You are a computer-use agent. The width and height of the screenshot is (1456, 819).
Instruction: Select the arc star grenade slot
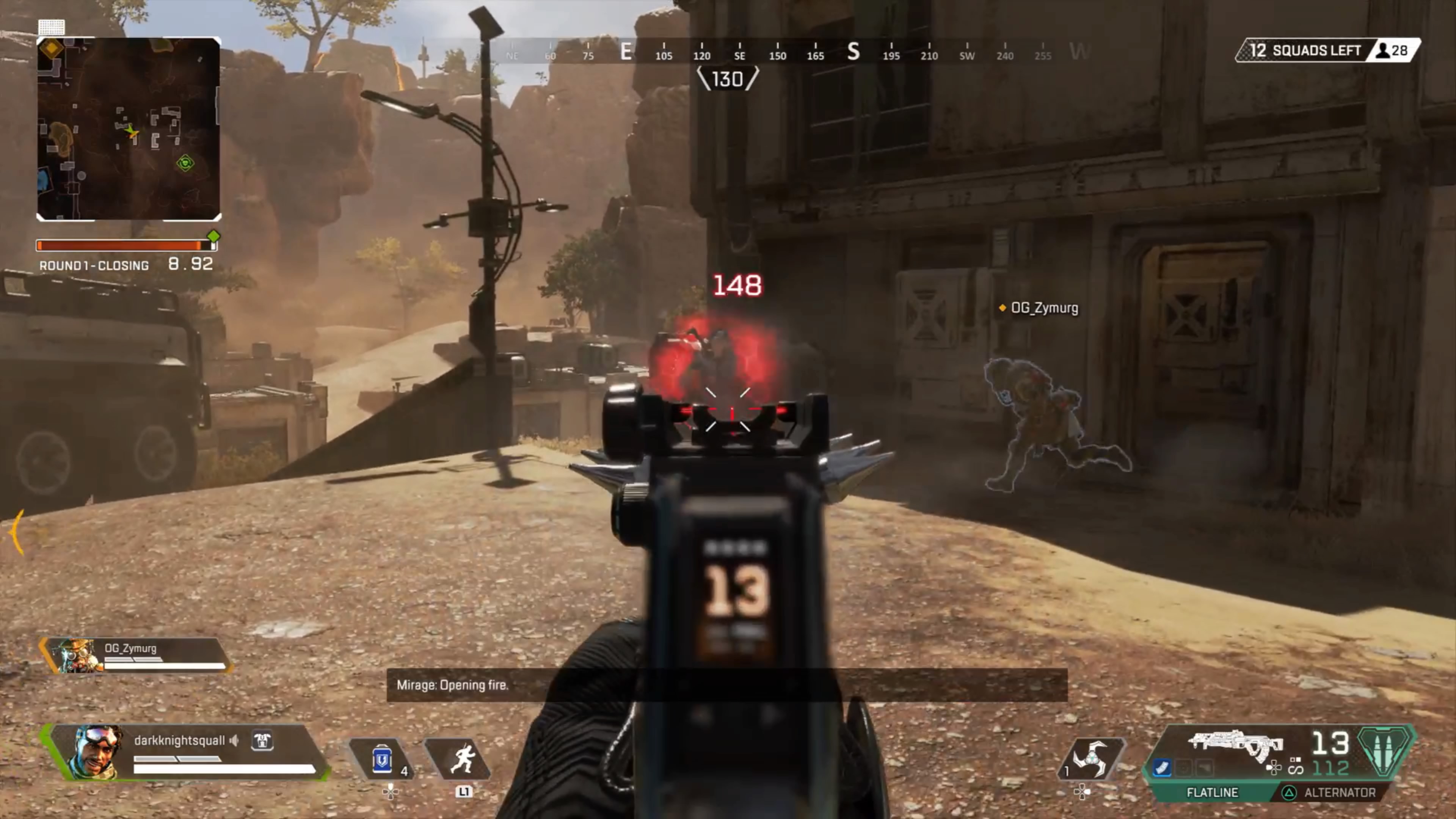[x=1090, y=759]
